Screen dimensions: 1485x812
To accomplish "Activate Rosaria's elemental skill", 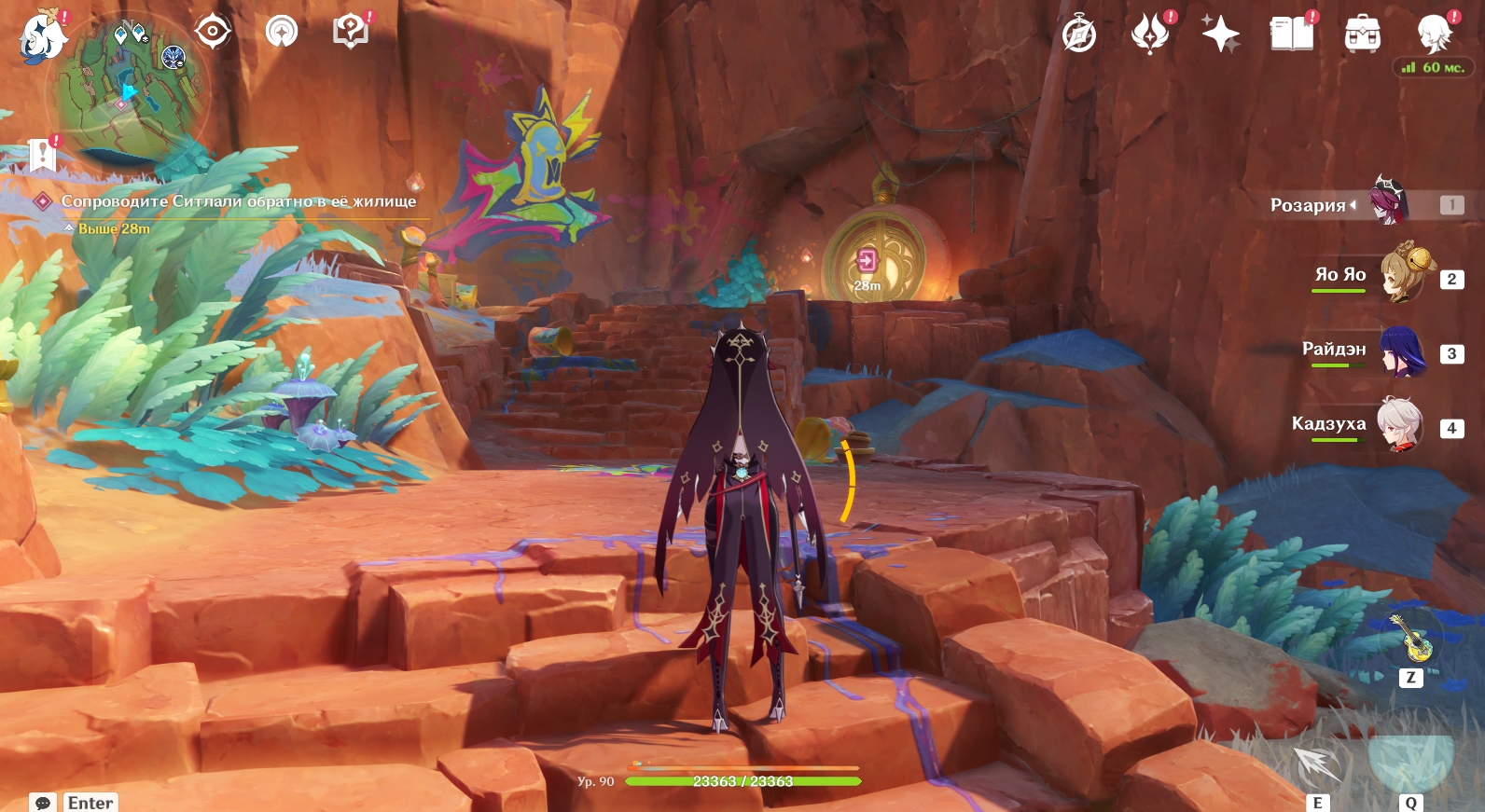I will pos(1318,764).
